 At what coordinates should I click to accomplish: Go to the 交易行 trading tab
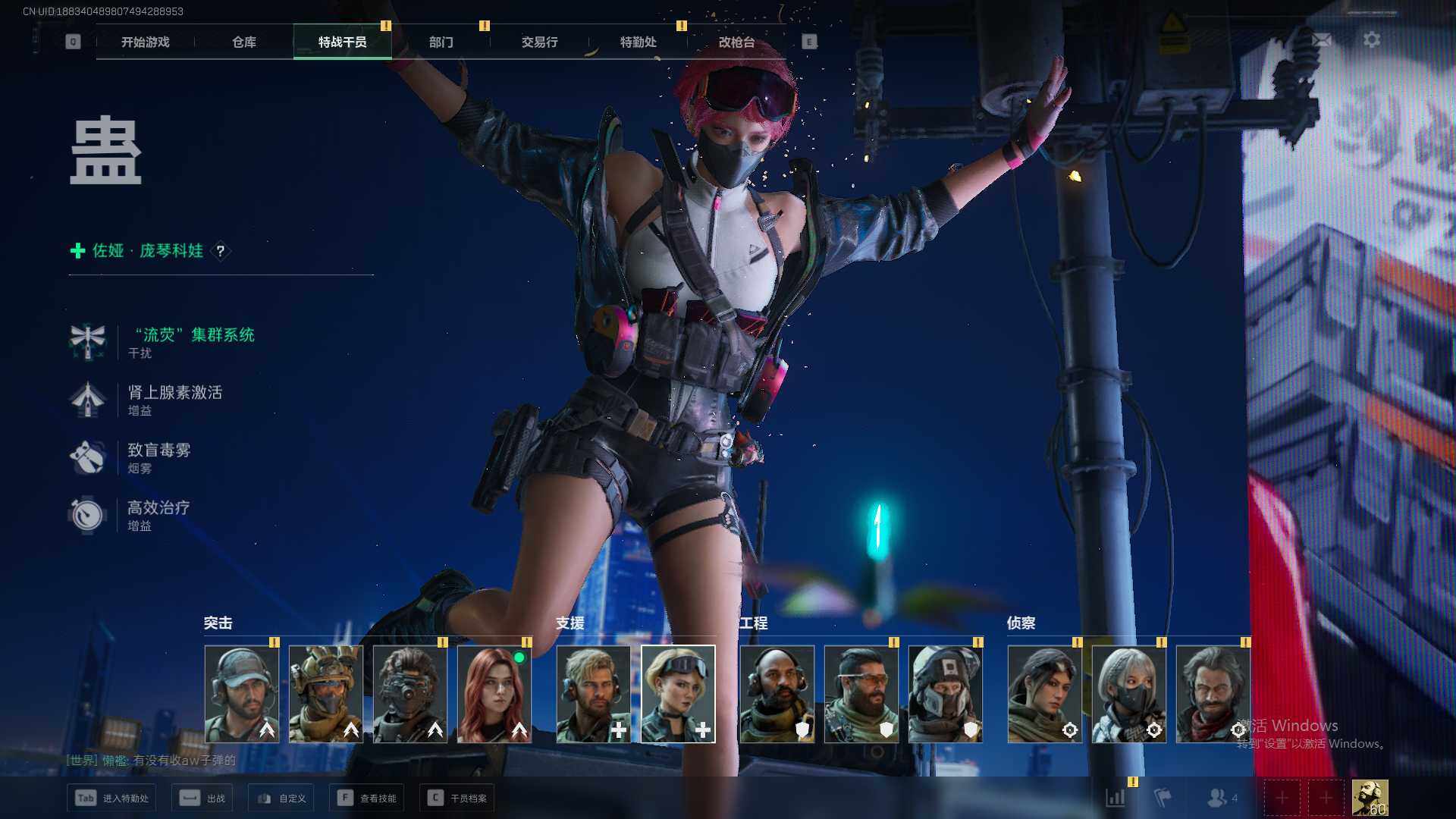[539, 42]
